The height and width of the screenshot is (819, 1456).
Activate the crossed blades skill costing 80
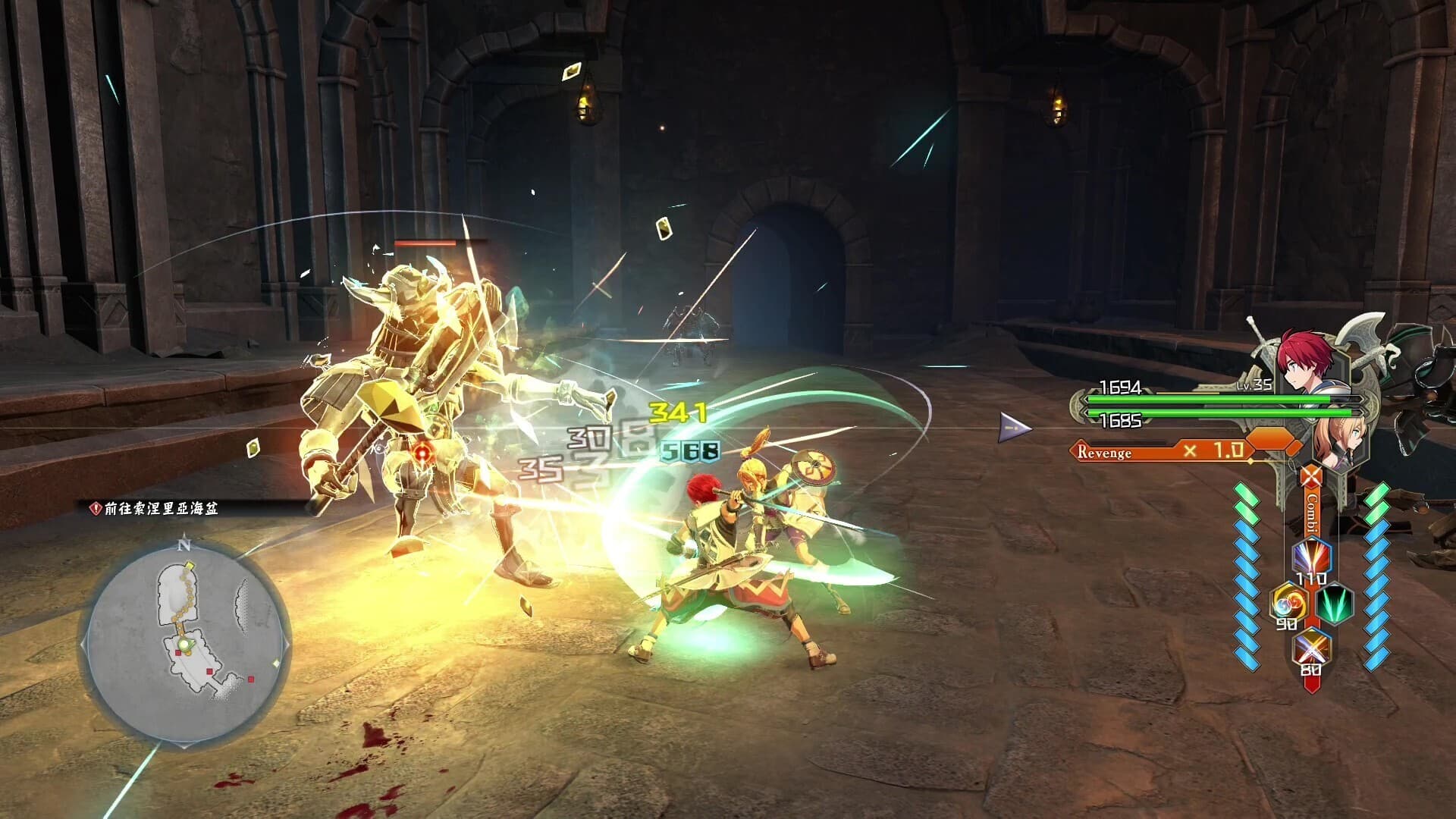(1310, 650)
